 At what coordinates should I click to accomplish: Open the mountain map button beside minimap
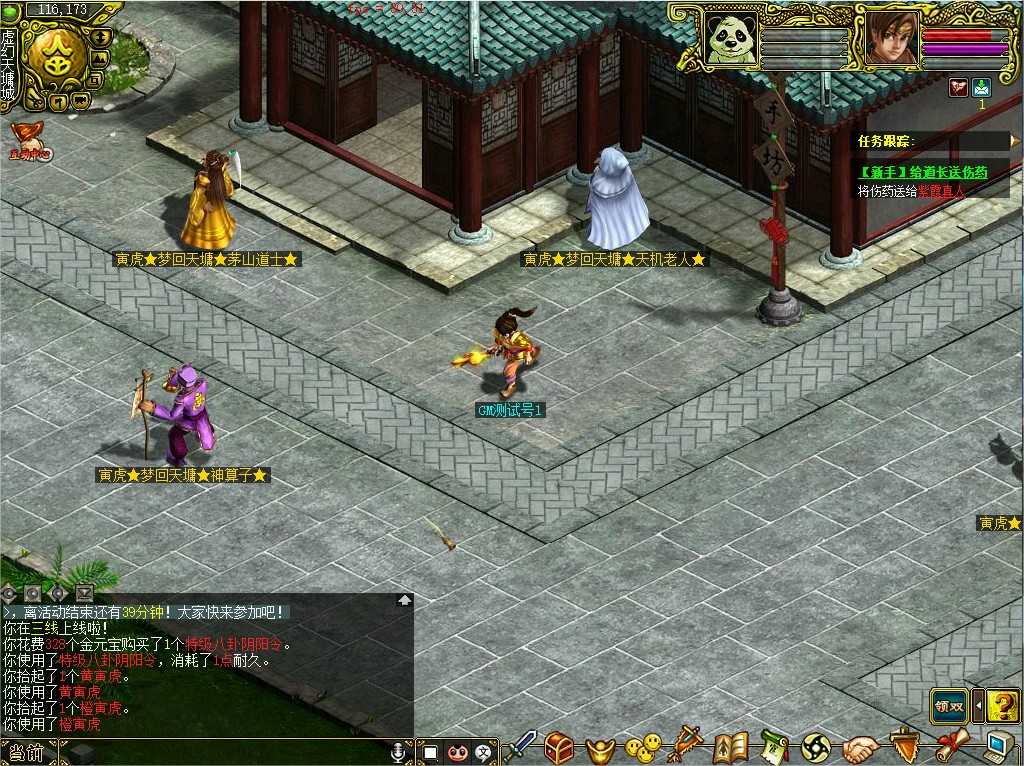pos(99,59)
